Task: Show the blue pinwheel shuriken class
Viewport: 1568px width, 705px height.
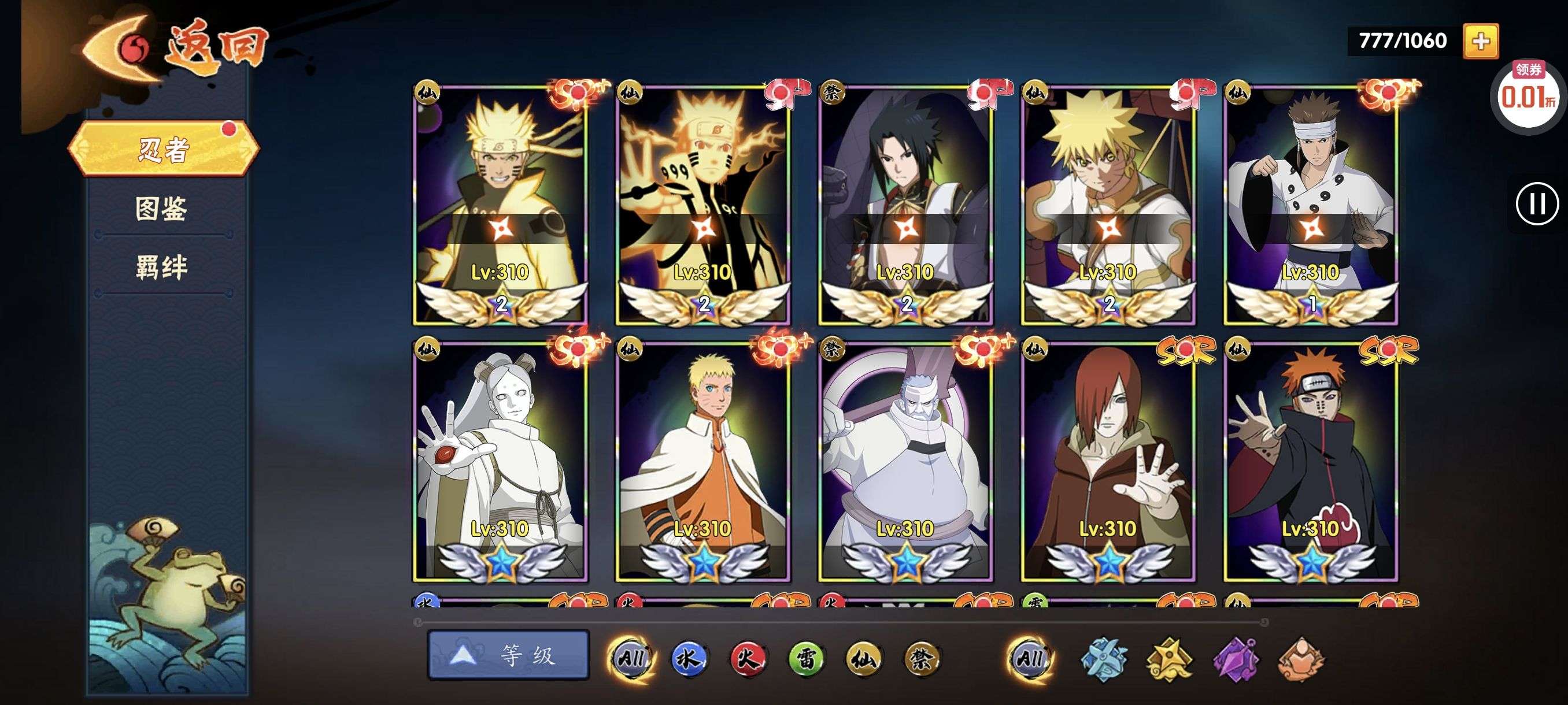Action: pyautogui.click(x=1104, y=658)
